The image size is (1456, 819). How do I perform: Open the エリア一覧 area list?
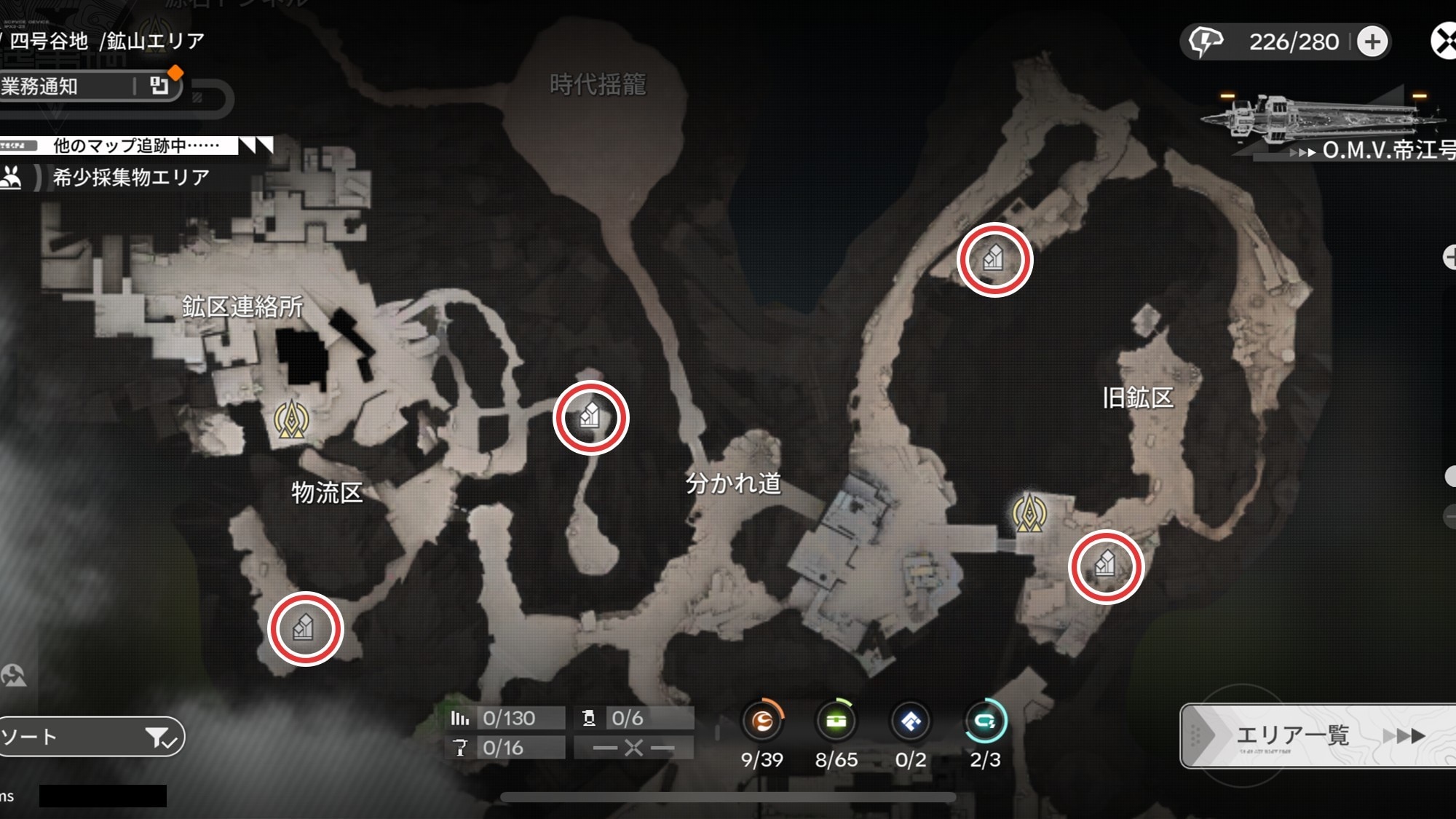(1318, 735)
